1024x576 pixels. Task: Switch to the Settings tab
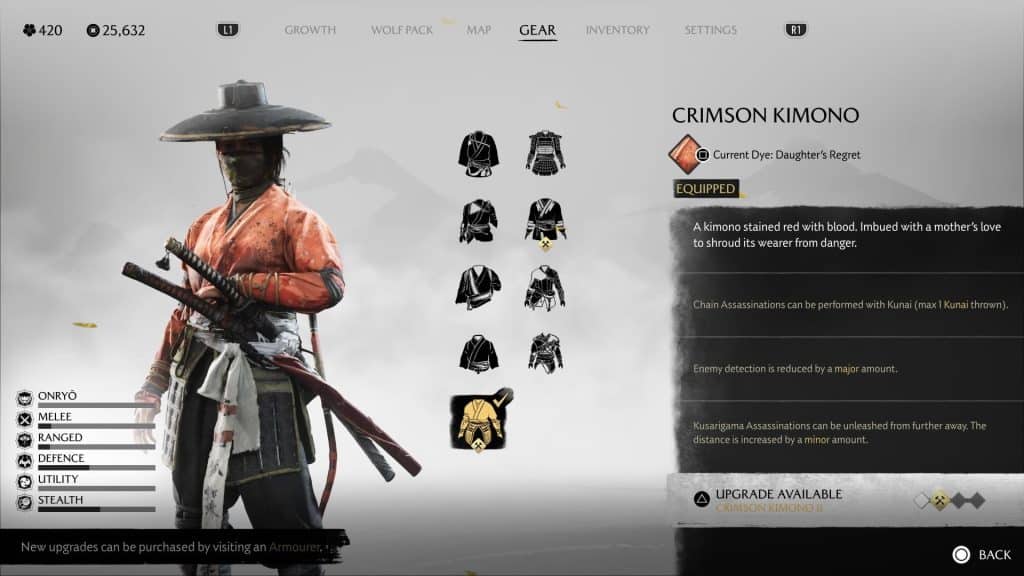[x=710, y=30]
